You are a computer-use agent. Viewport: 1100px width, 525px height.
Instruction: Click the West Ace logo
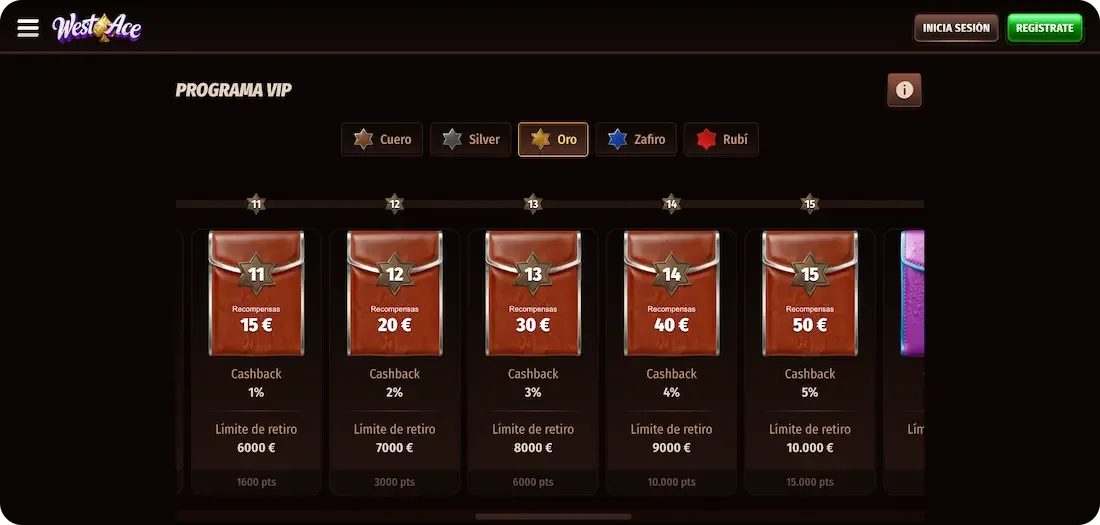[97, 28]
